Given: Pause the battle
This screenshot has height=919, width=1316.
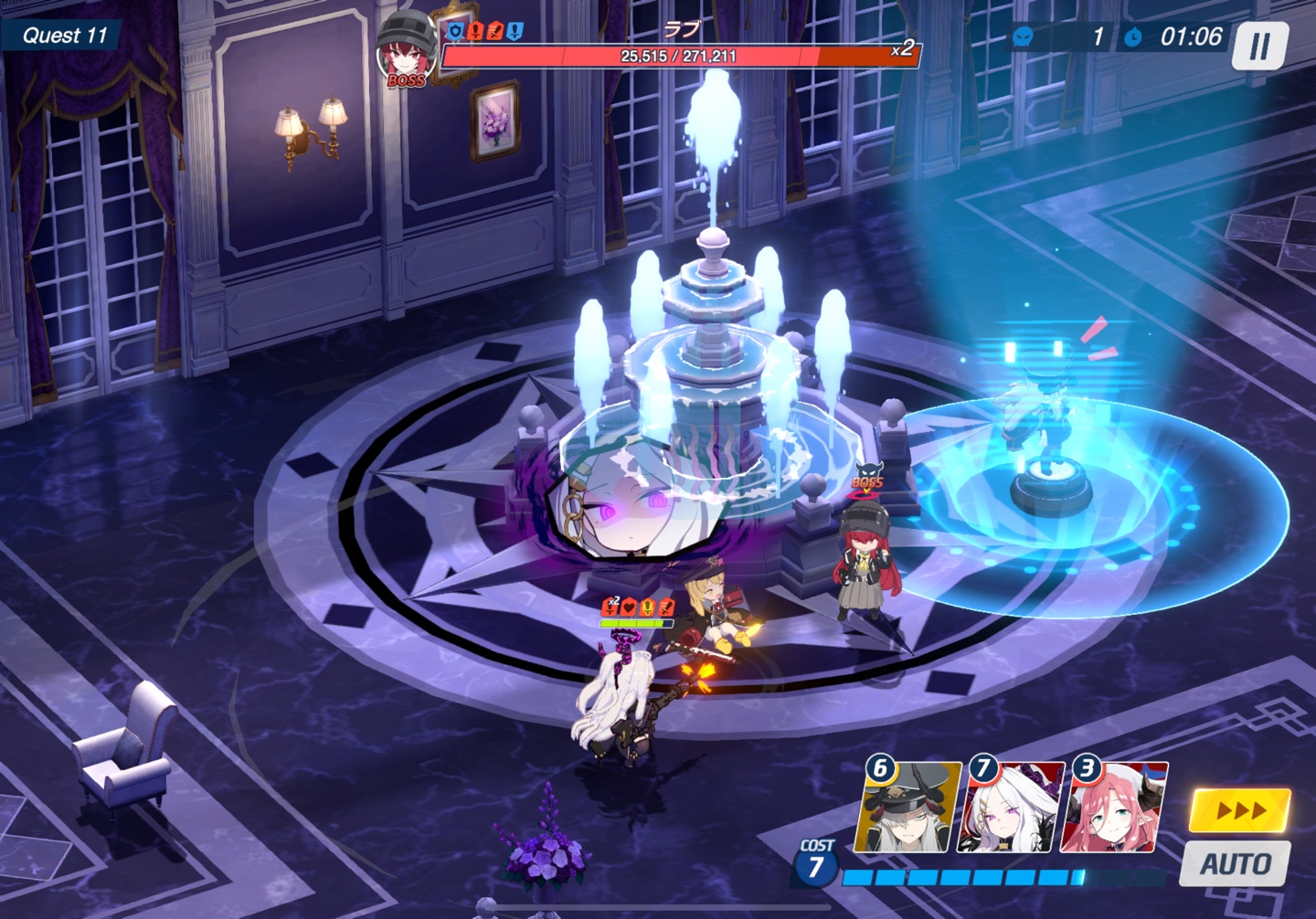Looking at the screenshot, I should tap(1259, 46).
